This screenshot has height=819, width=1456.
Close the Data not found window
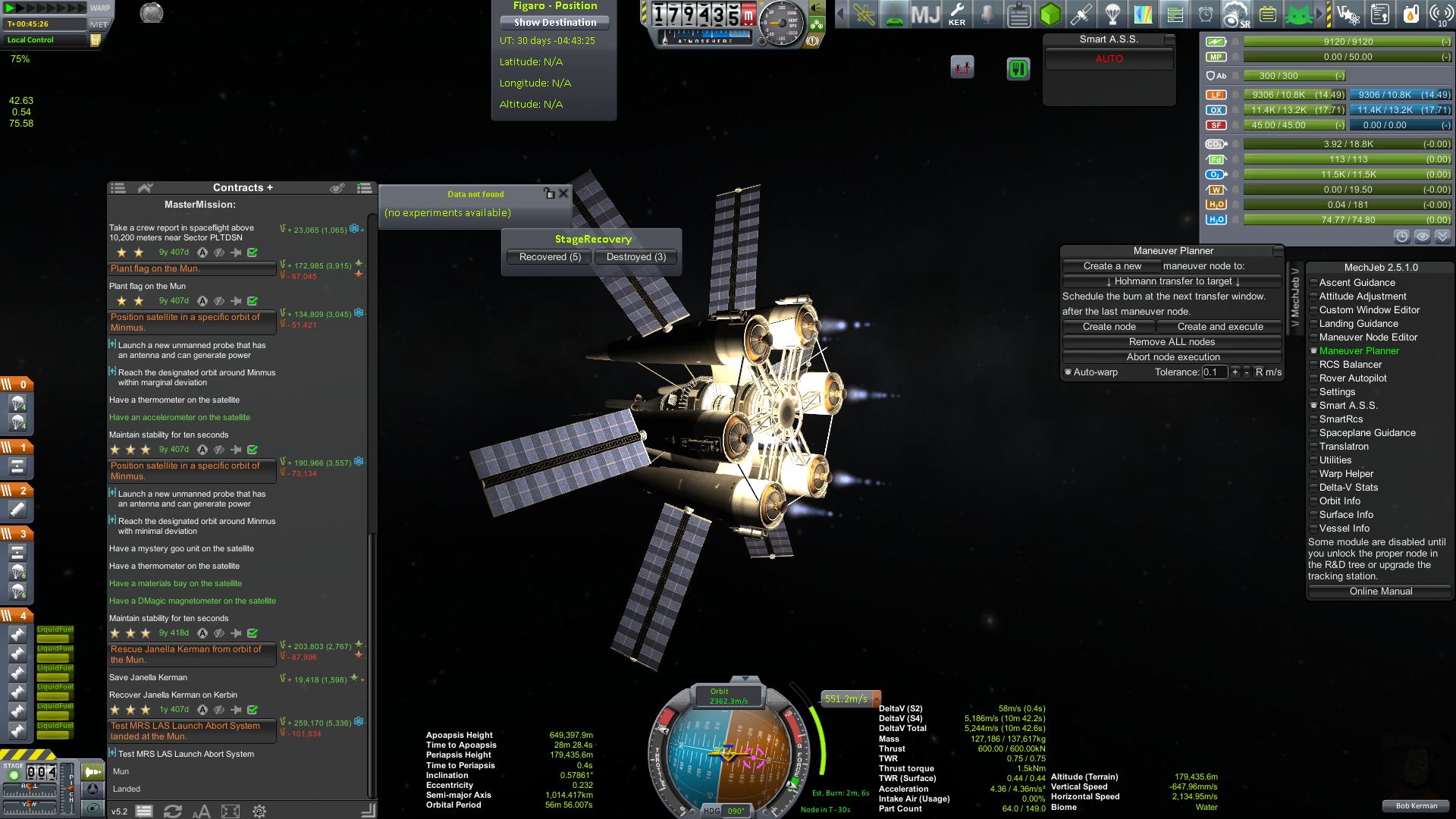tap(563, 193)
